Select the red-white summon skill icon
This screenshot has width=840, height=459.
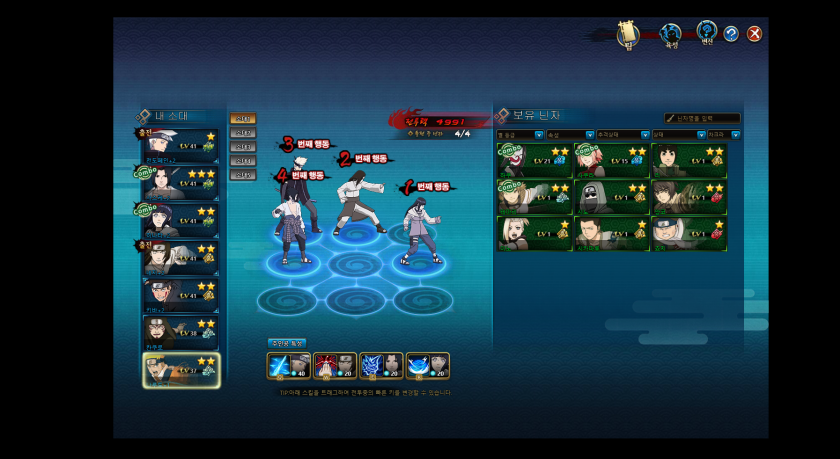[334, 366]
